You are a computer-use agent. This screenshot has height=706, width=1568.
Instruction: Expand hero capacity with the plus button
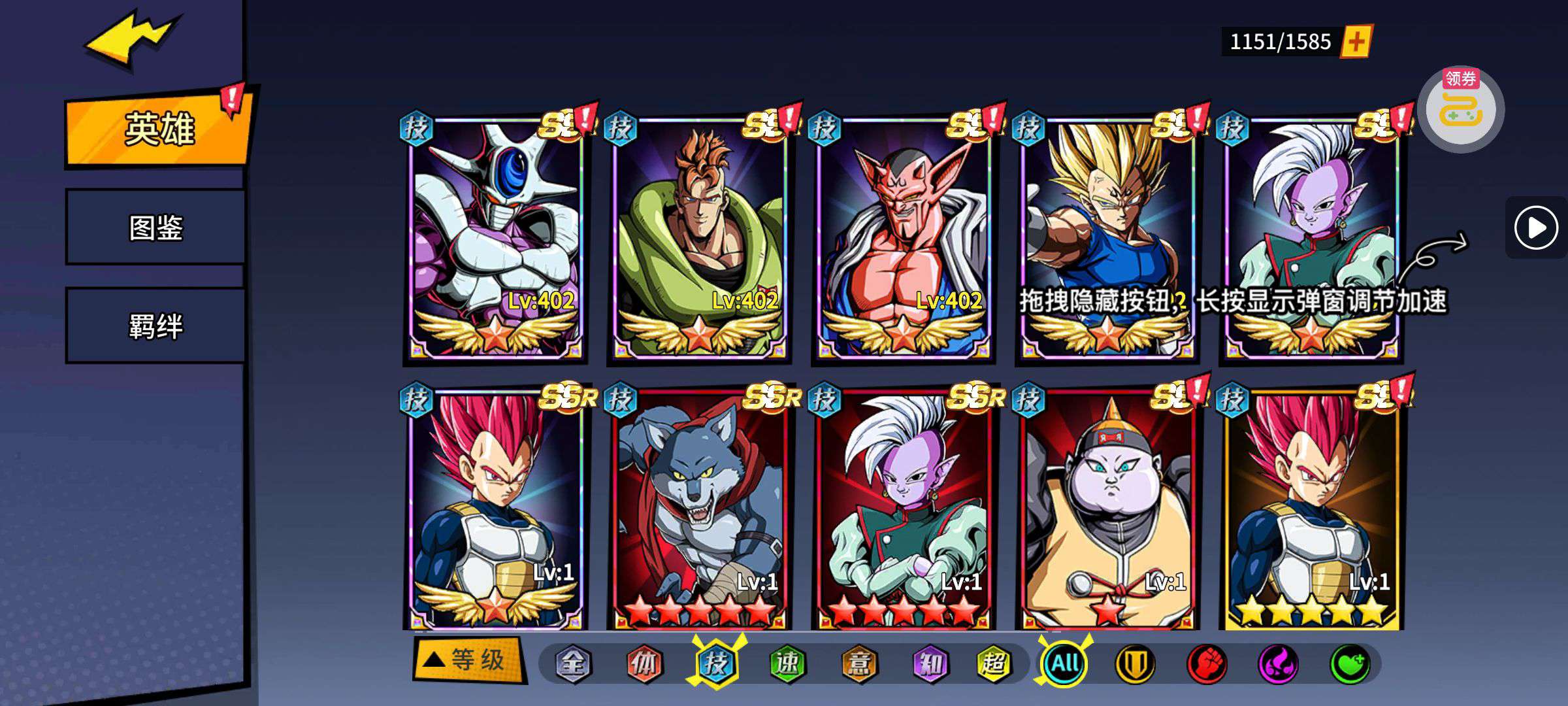click(x=1356, y=42)
